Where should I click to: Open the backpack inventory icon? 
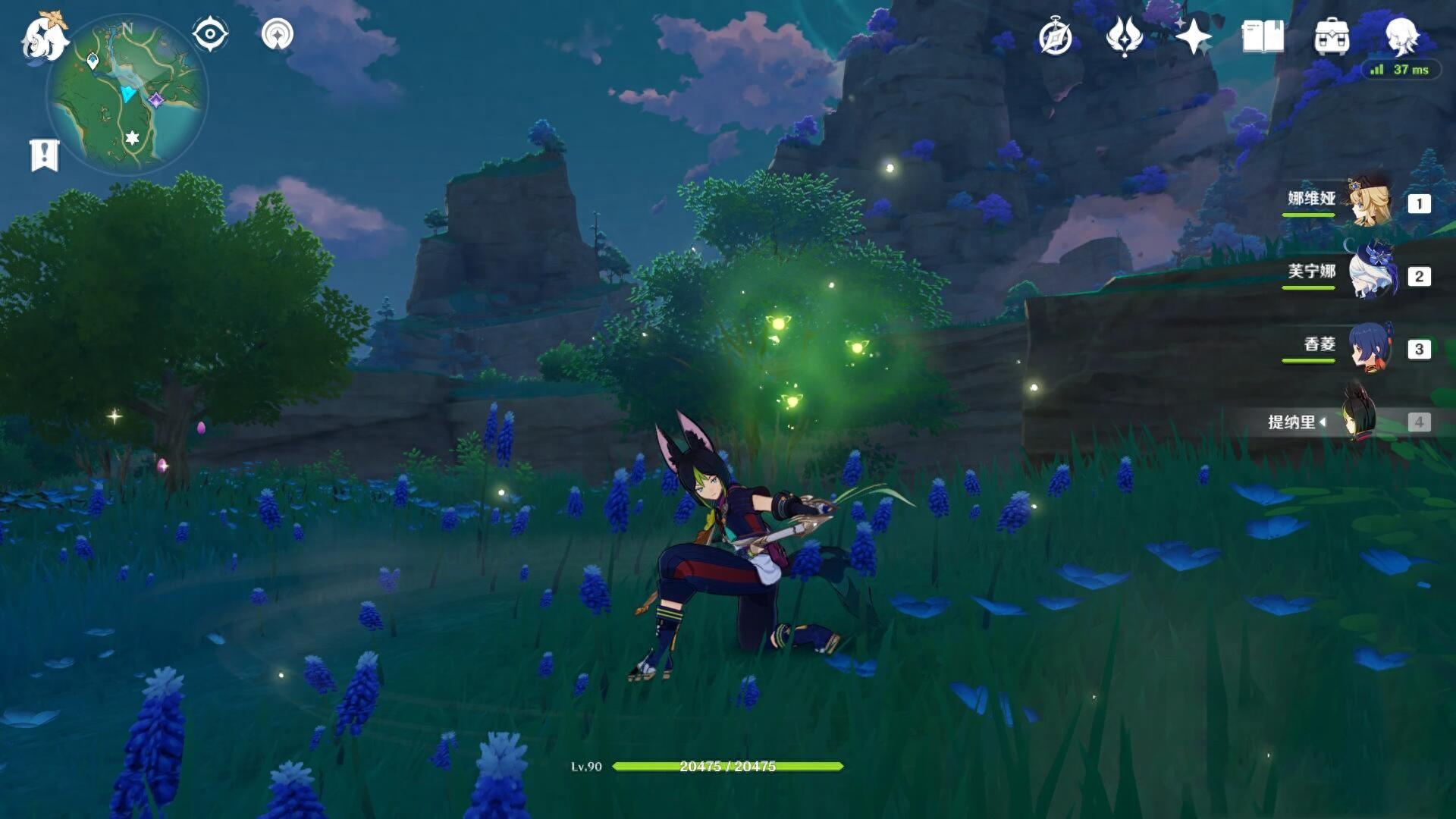click(x=1331, y=36)
